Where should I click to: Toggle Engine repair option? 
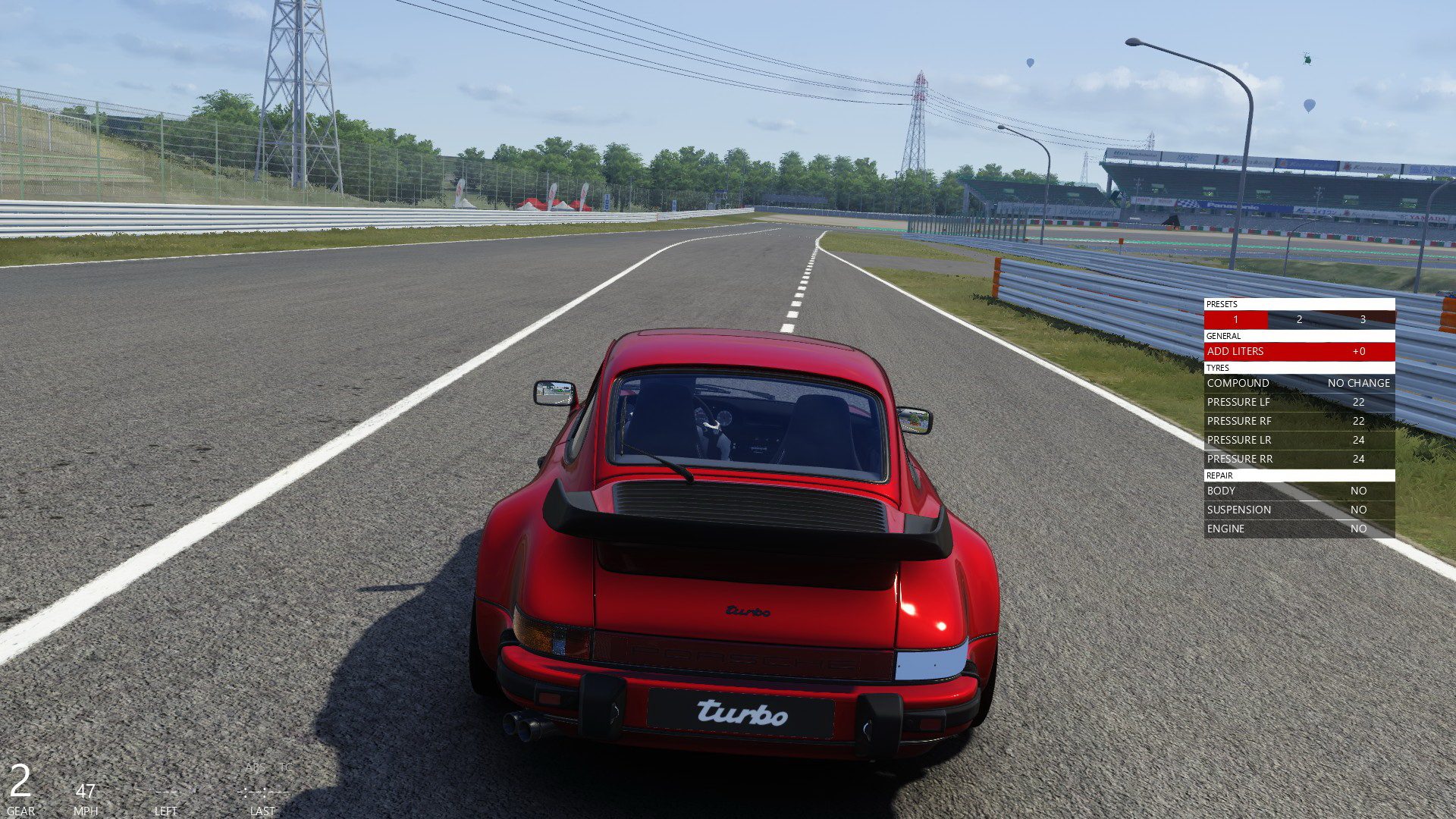click(1299, 529)
